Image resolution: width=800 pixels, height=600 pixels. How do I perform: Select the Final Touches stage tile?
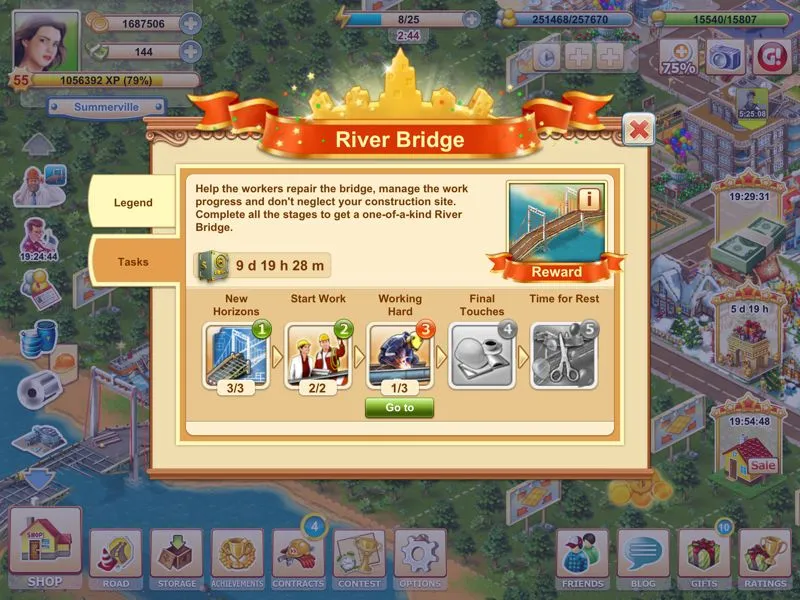481,353
